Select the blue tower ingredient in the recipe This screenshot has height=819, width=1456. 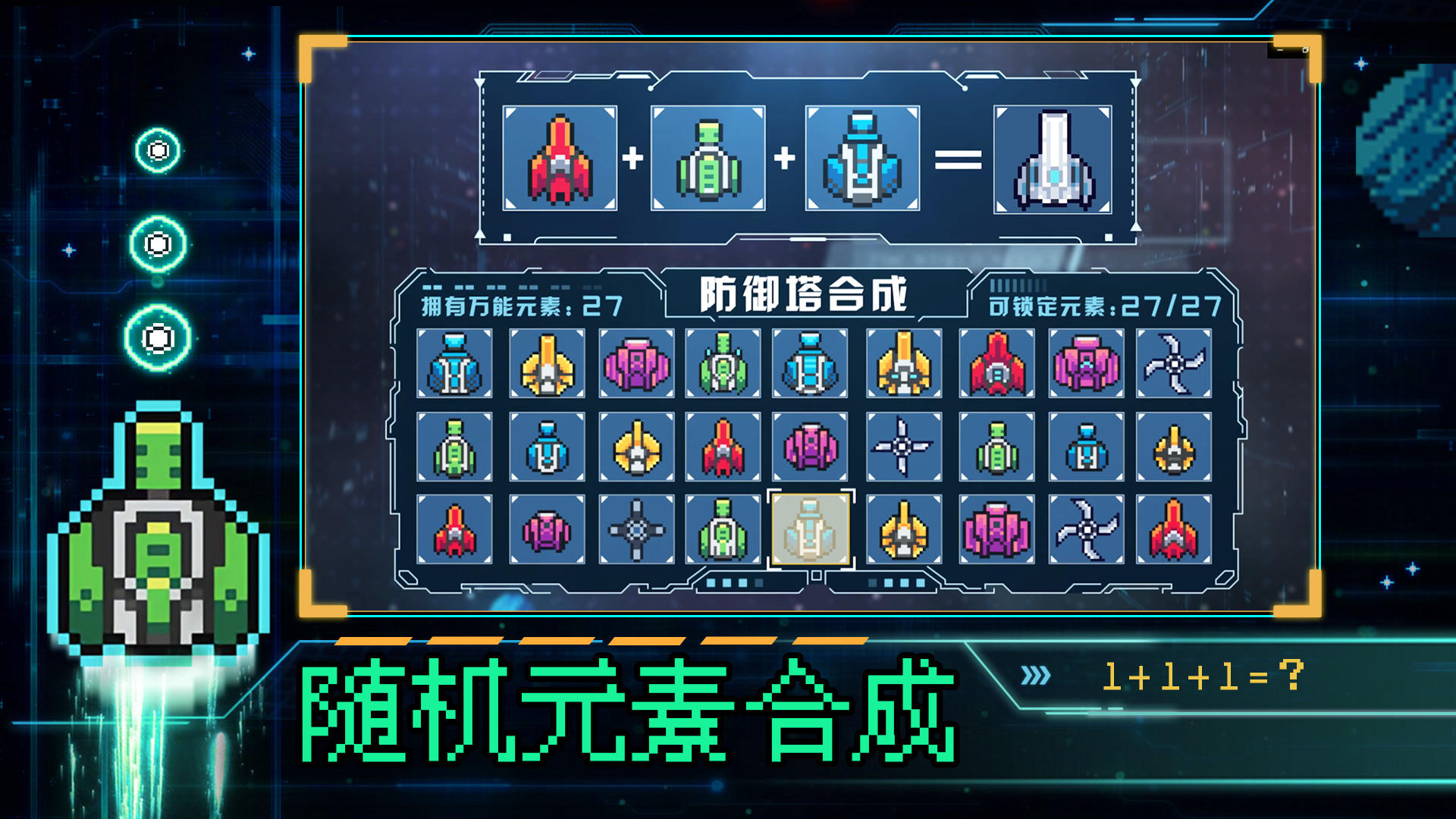[861, 159]
